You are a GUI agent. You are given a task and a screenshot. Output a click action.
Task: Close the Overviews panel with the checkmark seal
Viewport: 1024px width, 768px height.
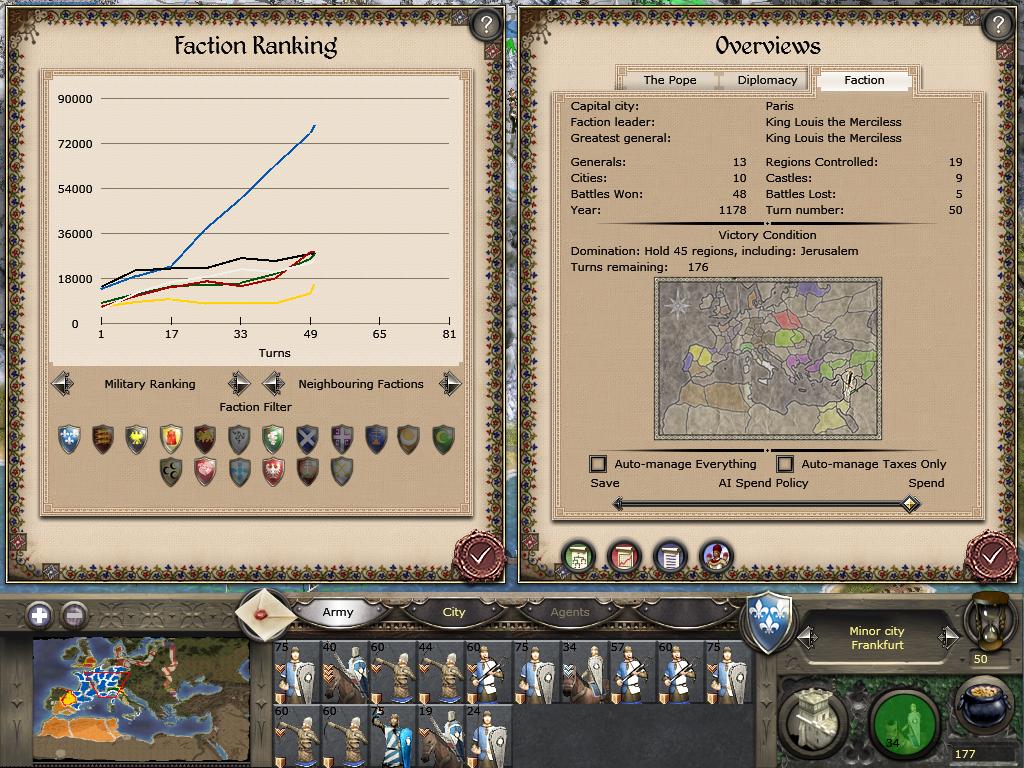(x=991, y=554)
